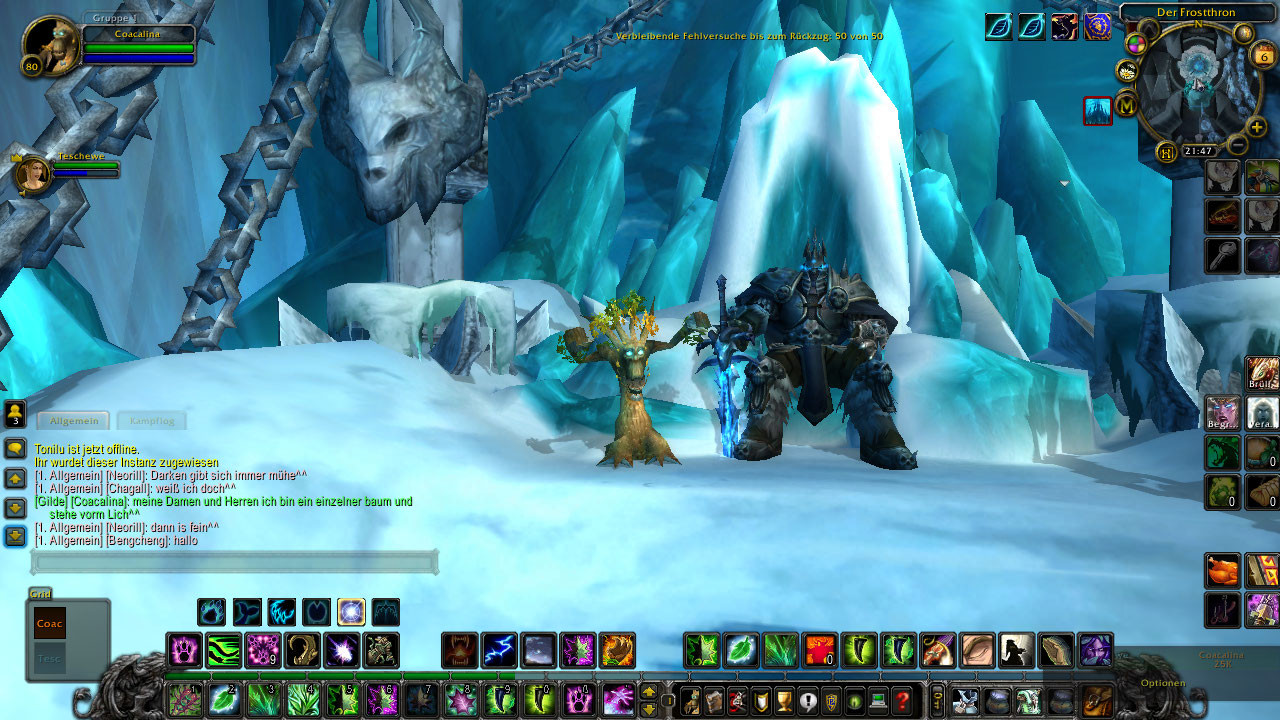Select the Allgemein chat tab
The image size is (1280, 720).
[x=74, y=421]
